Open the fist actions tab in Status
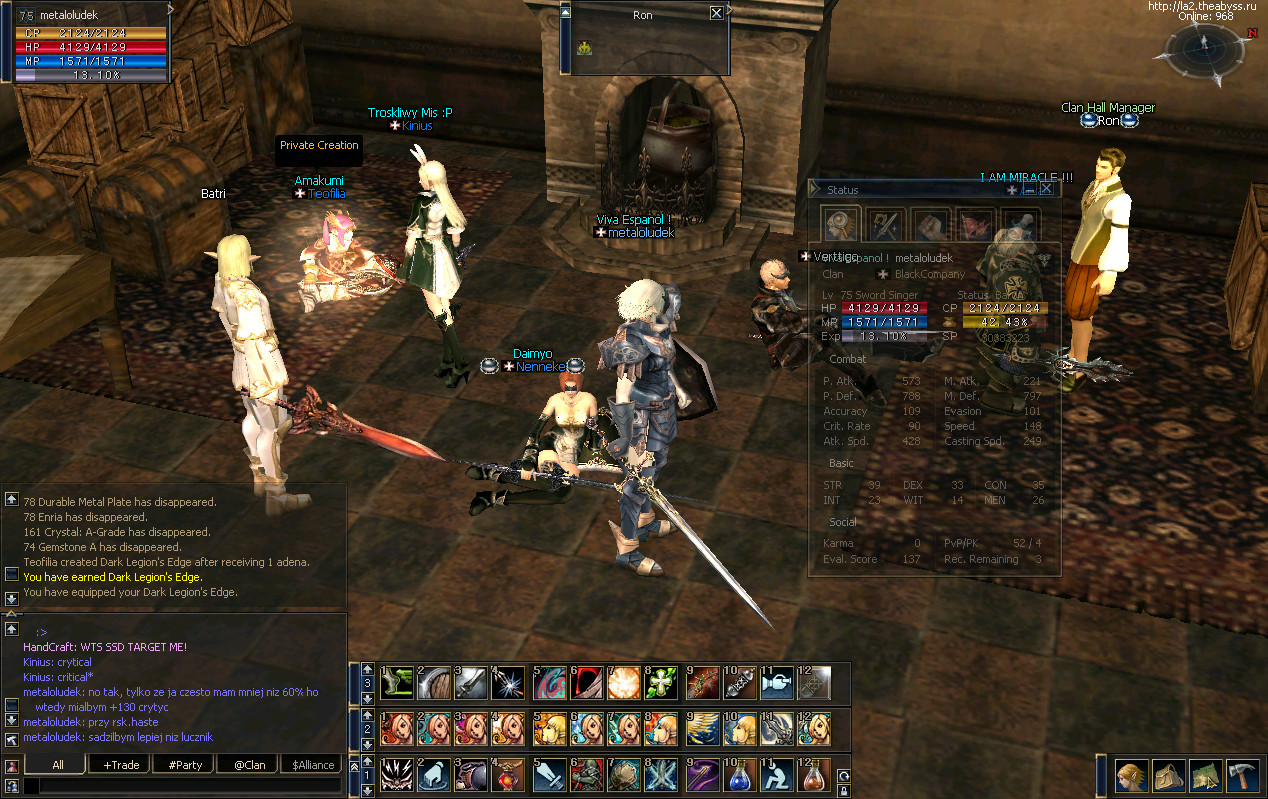Screen dimensions: 1268x799 click(930, 224)
